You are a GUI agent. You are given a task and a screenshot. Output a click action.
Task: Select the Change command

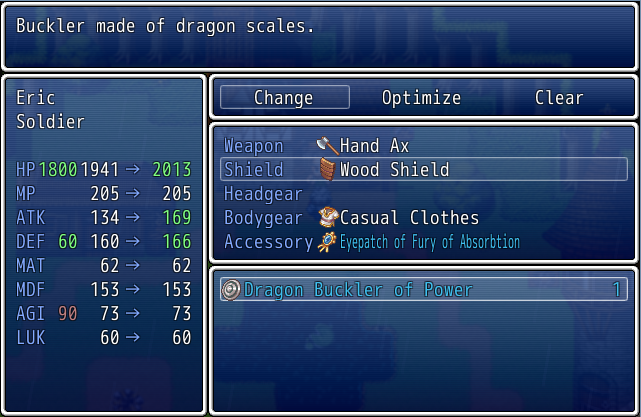[x=284, y=98]
